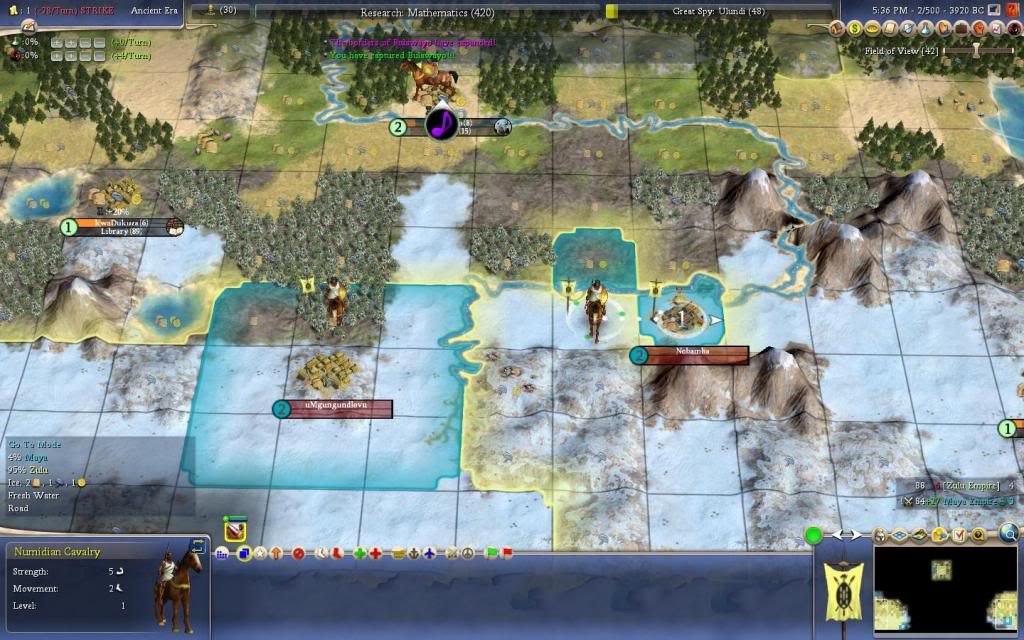
Task: Adjust the Field of View slider
Action: pos(976,50)
